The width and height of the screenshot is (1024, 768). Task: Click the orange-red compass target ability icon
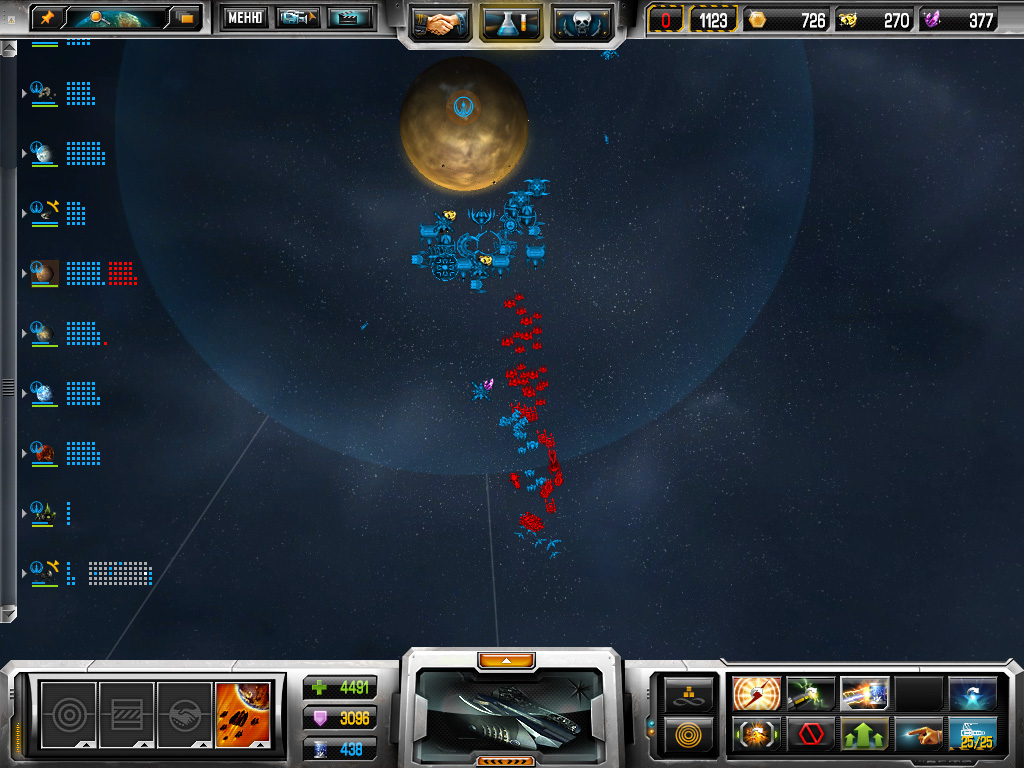(756, 693)
